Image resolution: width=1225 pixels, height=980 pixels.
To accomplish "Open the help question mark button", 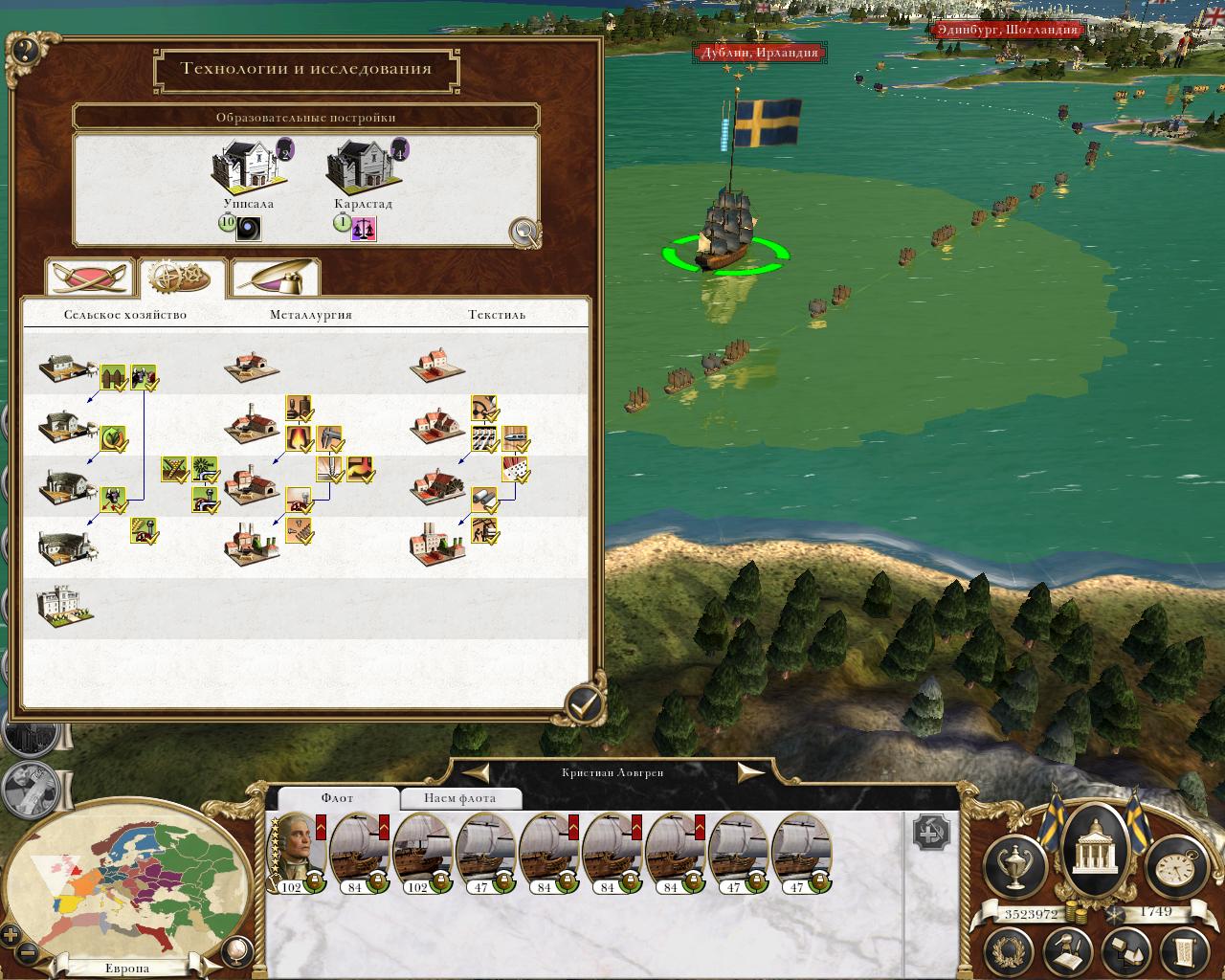I will click(x=23, y=51).
